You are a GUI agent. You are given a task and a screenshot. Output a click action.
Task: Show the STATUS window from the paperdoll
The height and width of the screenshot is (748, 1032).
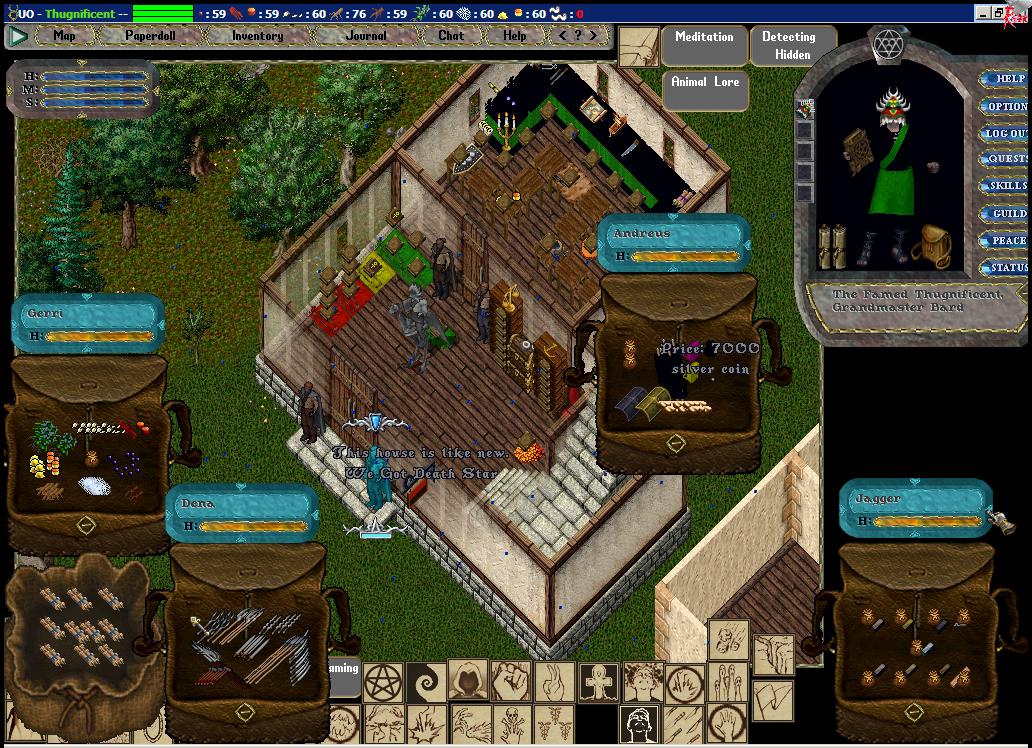(x=1006, y=267)
